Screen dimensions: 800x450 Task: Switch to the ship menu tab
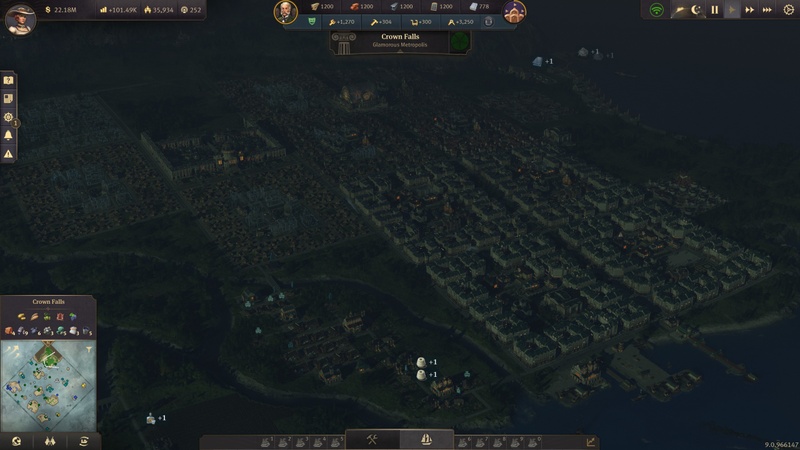[427, 440]
